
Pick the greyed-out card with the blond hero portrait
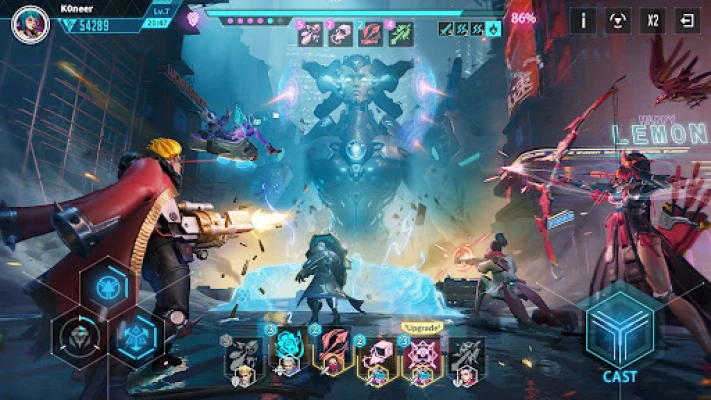click(243, 358)
